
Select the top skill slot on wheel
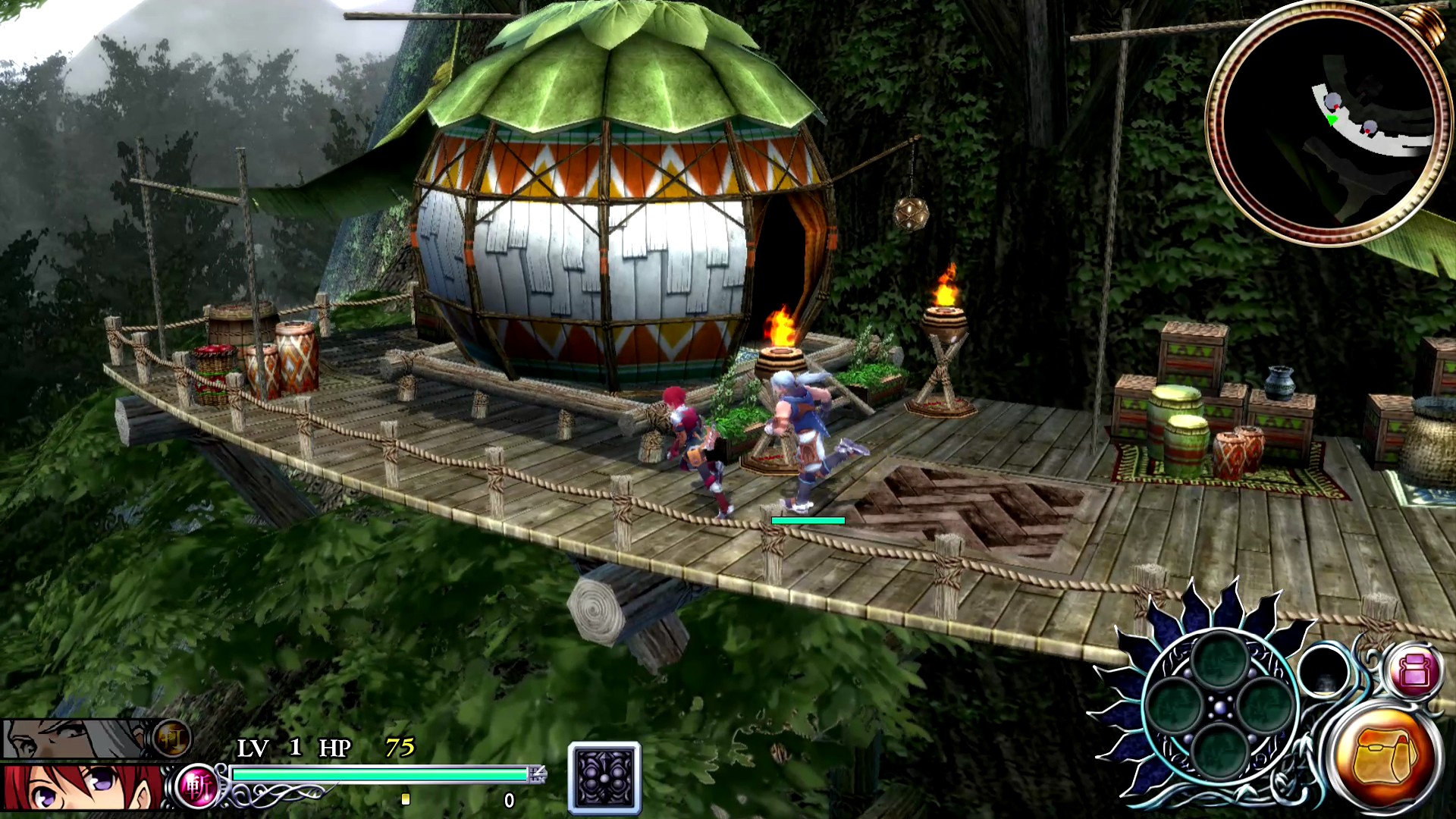[1219, 661]
